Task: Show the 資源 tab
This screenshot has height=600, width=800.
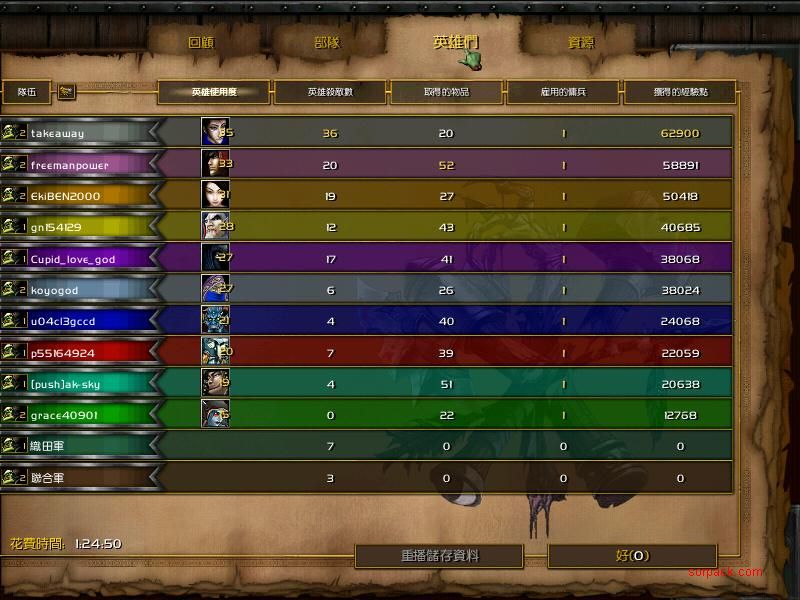Action: (x=580, y=43)
